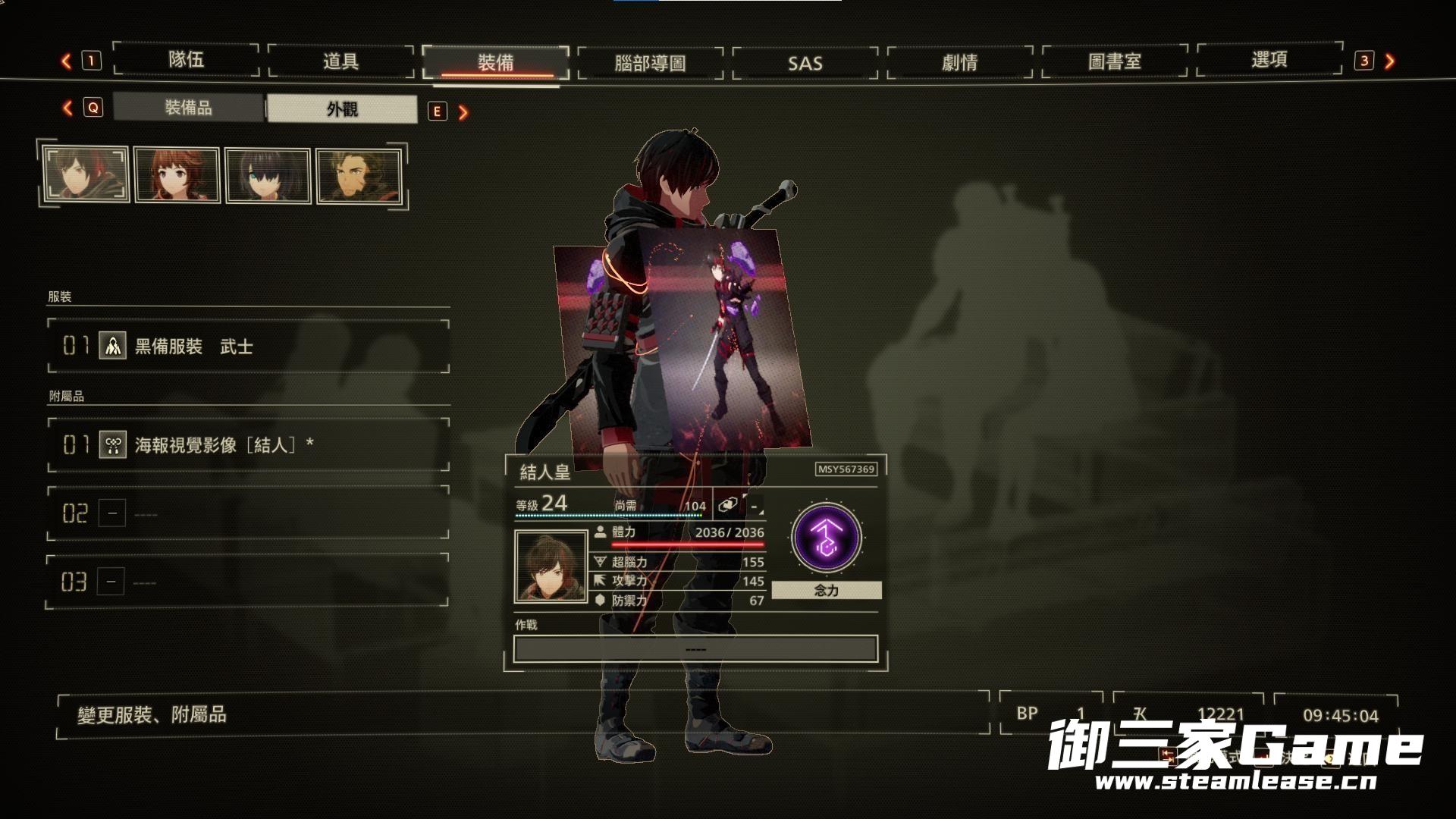Select the 外觀 appearance sub-tab
Image resolution: width=1456 pixels, height=819 pixels.
click(342, 109)
